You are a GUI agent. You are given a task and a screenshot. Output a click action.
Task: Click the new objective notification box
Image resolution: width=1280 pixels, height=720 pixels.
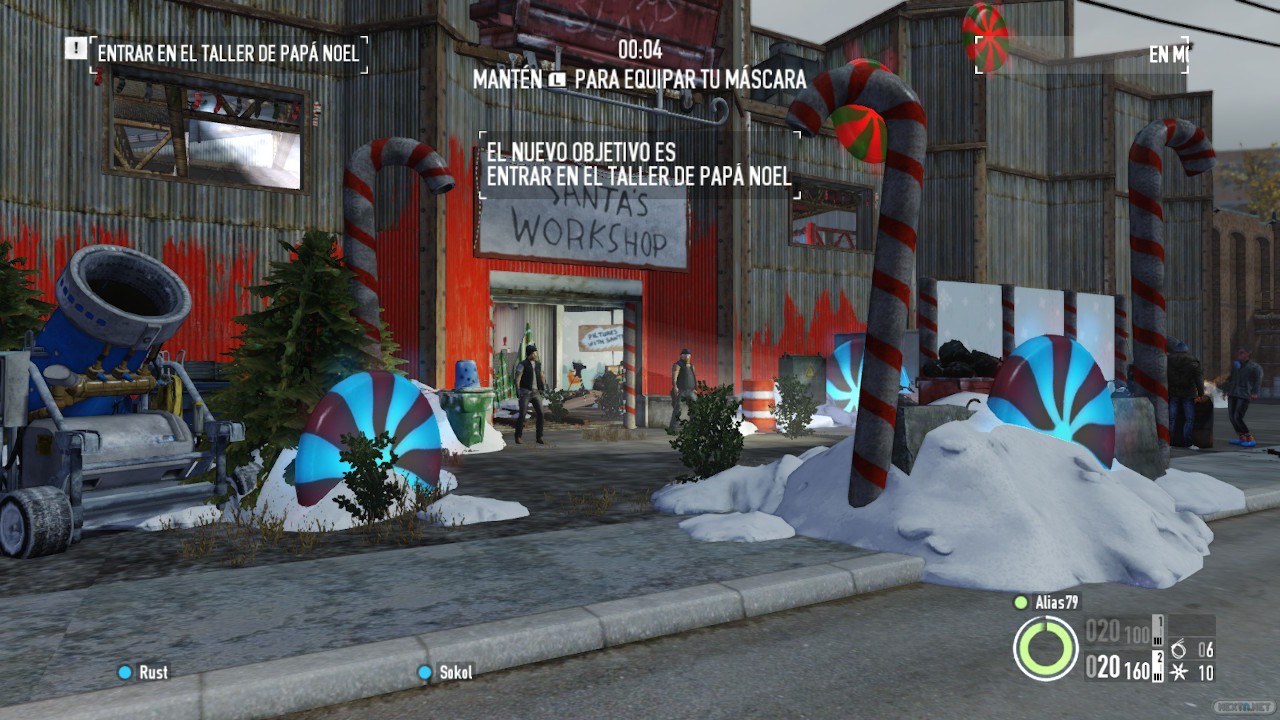(x=638, y=165)
